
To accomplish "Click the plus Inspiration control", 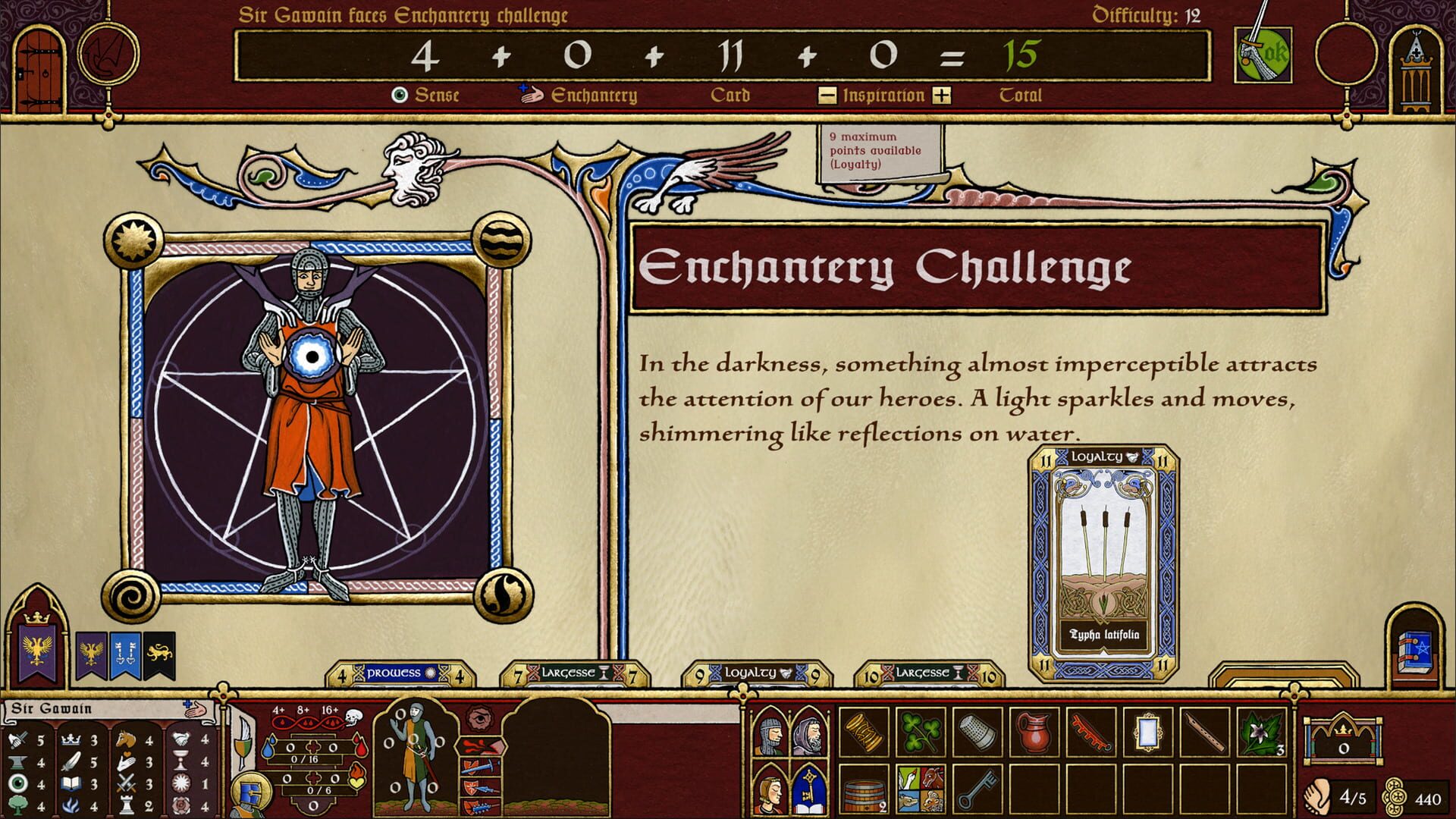I will [x=943, y=96].
